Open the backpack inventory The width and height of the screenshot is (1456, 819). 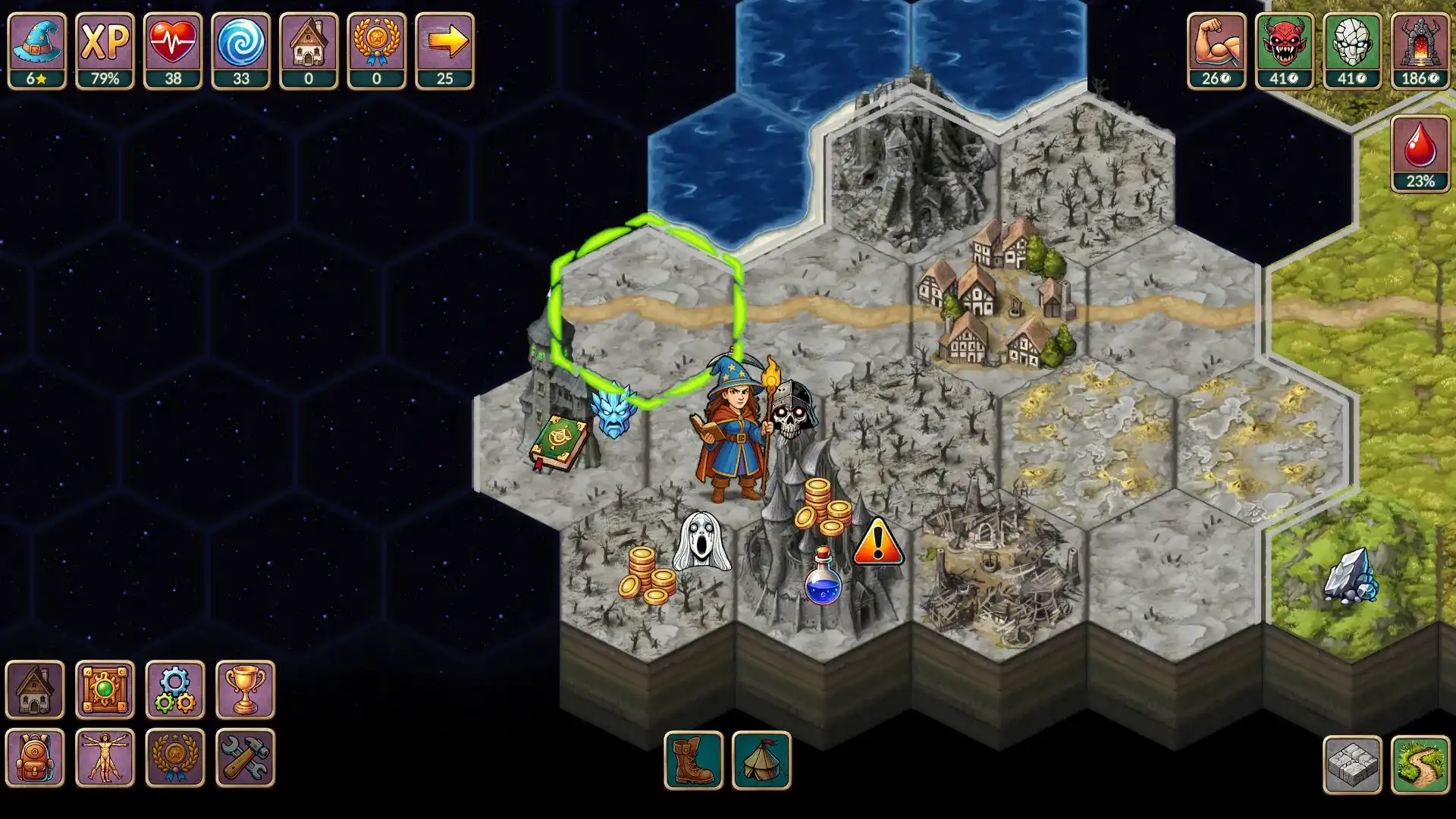coord(35,757)
